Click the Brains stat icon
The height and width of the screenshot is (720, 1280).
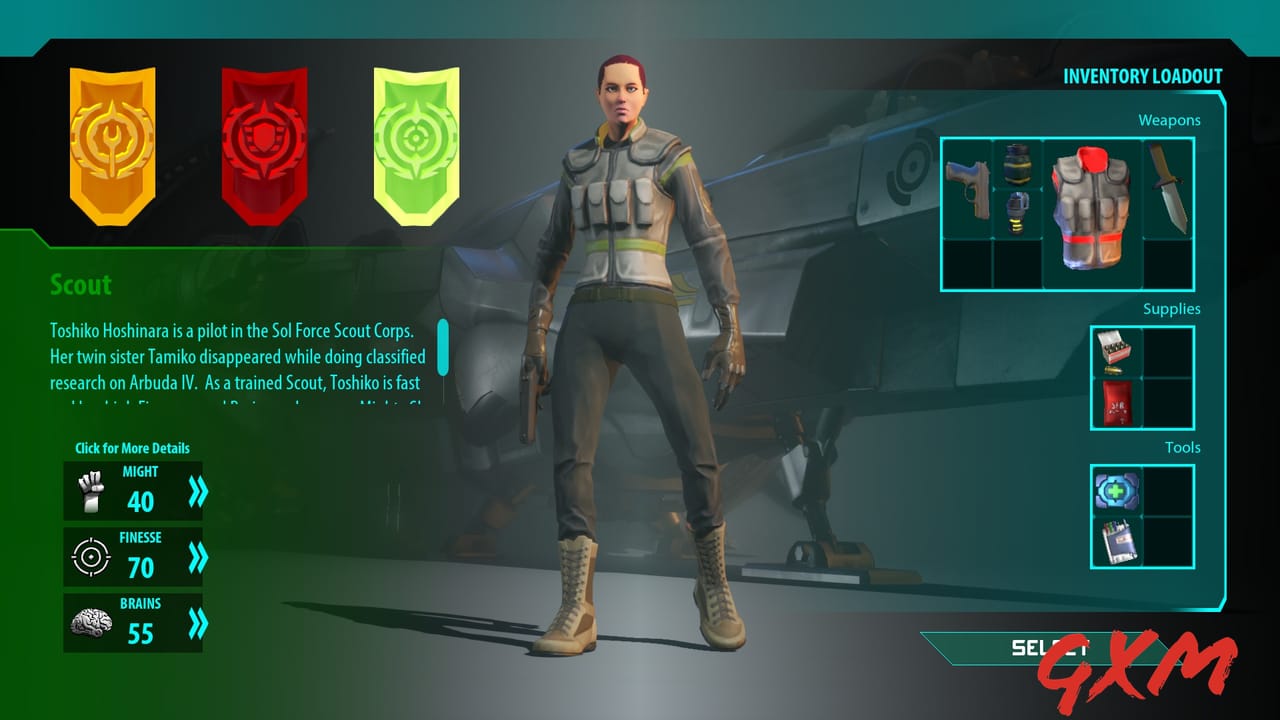tap(90, 622)
